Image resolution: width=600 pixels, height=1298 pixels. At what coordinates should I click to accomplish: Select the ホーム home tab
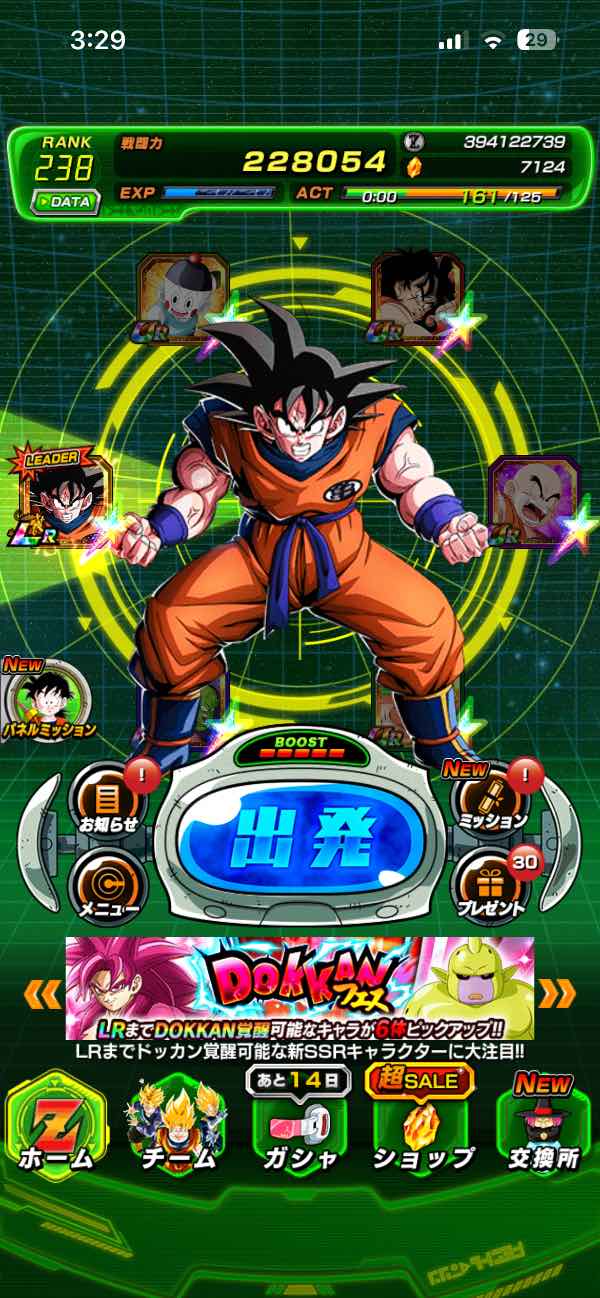pos(57,1123)
